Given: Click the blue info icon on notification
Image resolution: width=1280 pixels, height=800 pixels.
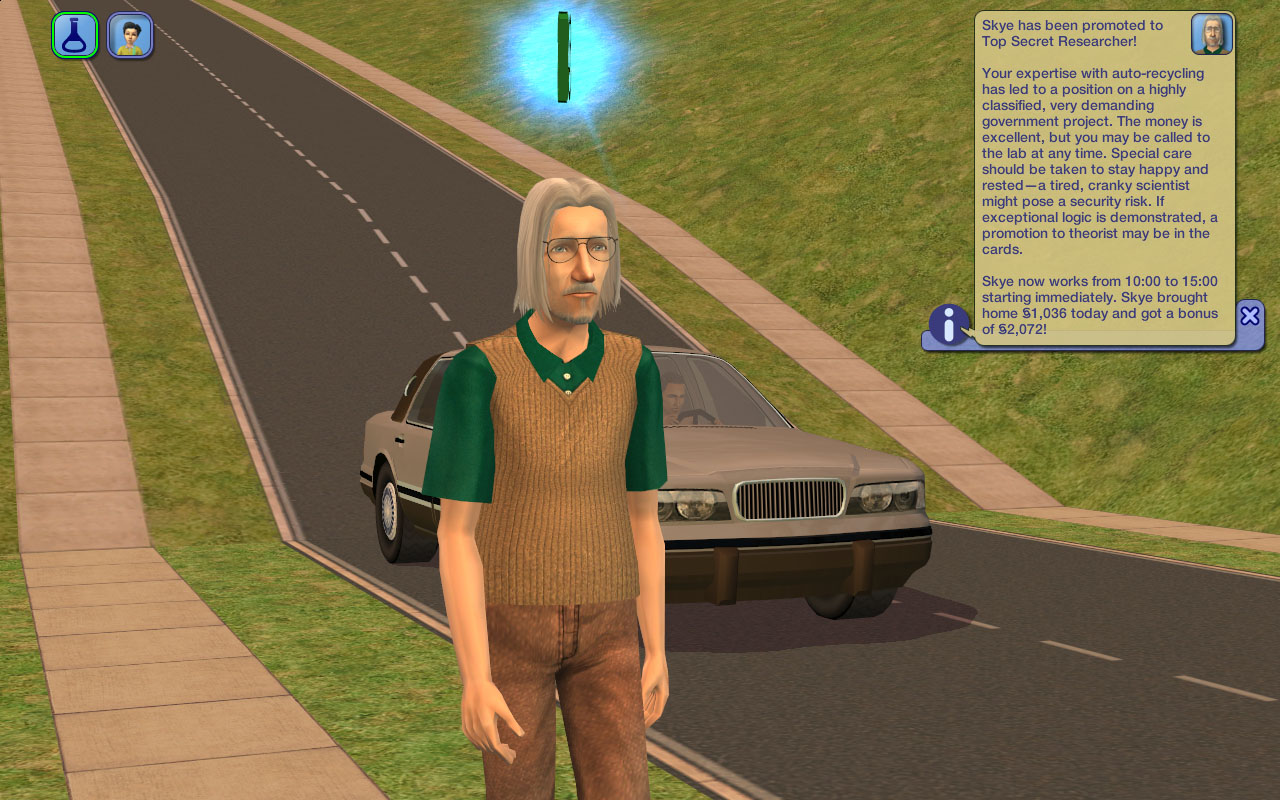Looking at the screenshot, I should coord(948,324).
